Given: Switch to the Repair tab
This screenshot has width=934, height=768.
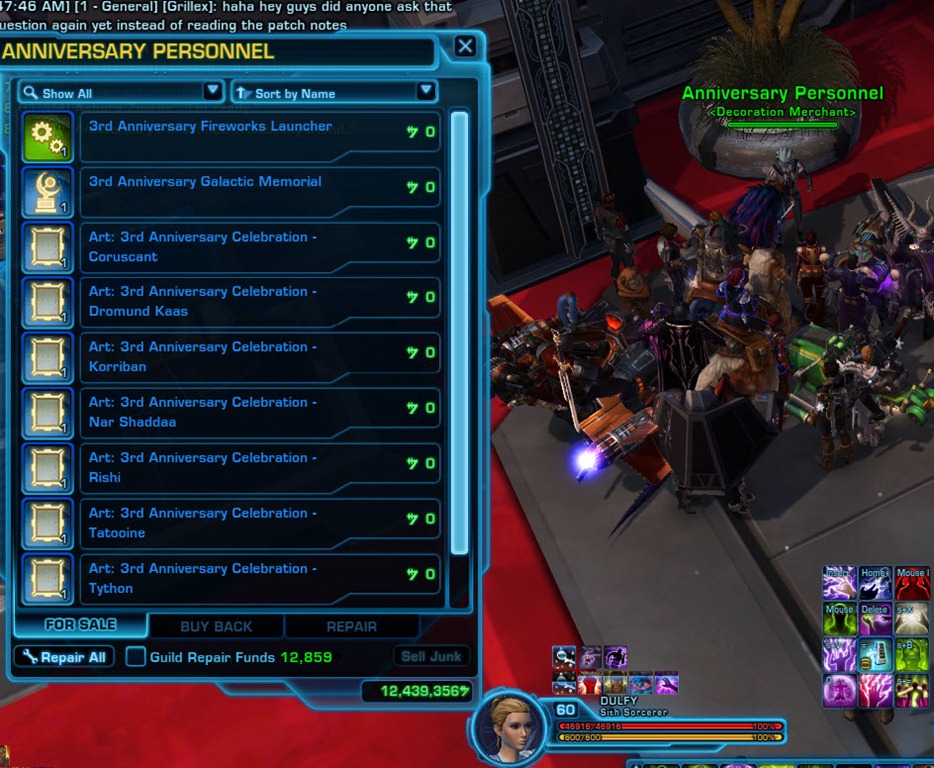Looking at the screenshot, I should pyautogui.click(x=352, y=627).
